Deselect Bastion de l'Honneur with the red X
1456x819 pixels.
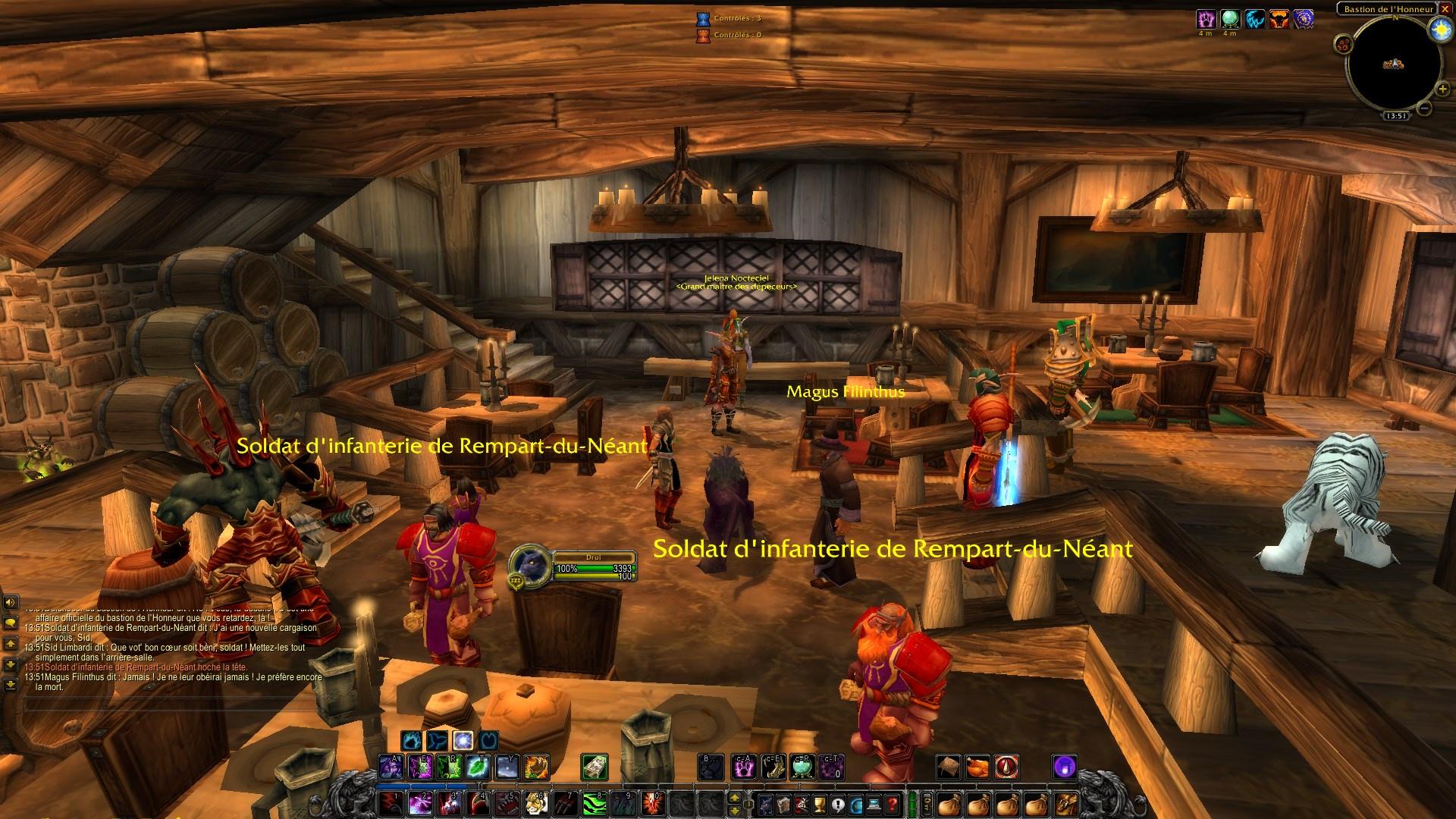[1445, 9]
